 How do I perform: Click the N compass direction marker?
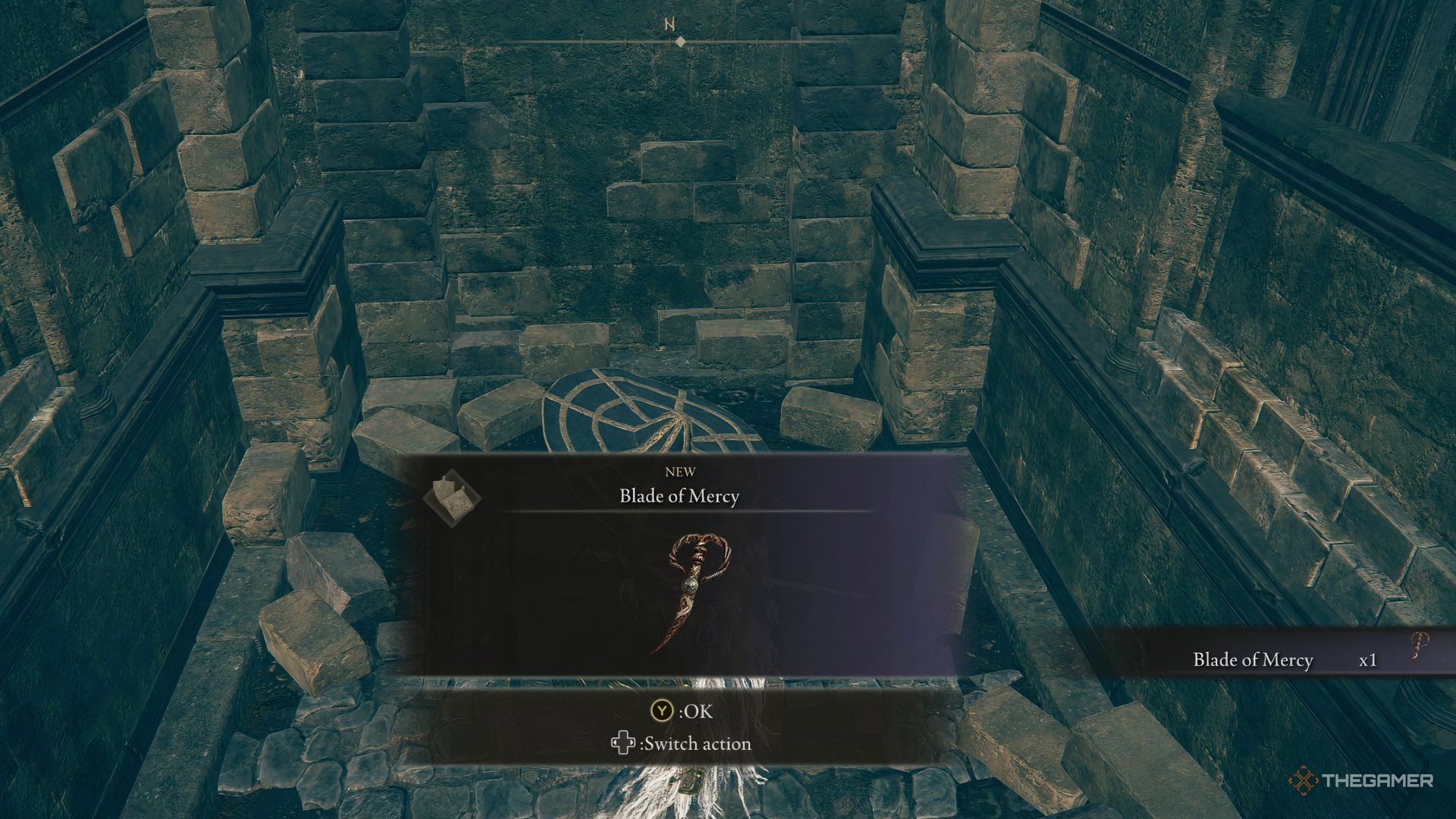point(668,23)
